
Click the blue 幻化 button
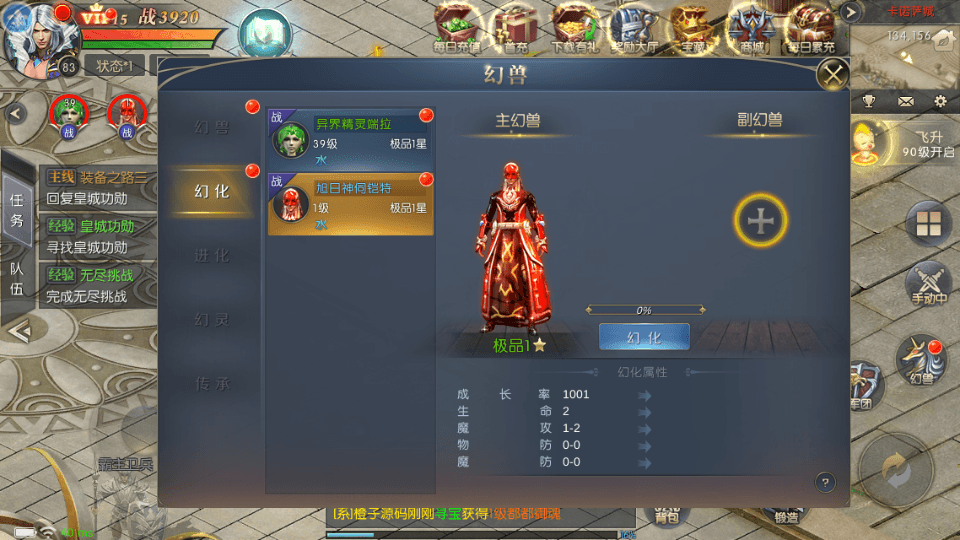coord(644,337)
